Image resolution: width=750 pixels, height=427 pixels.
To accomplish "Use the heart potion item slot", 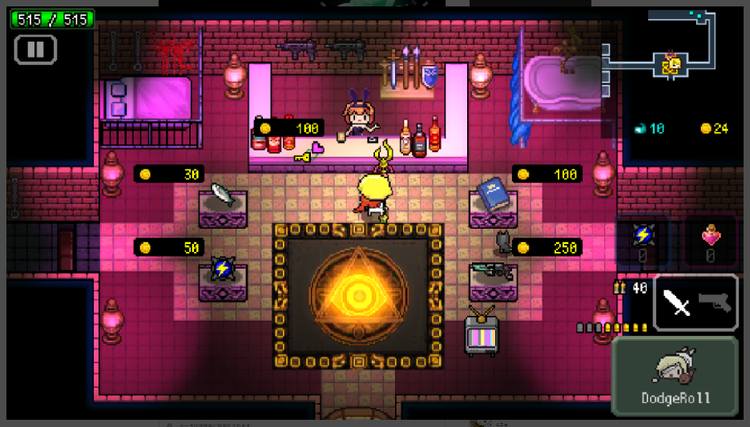I will pyautogui.click(x=710, y=240).
